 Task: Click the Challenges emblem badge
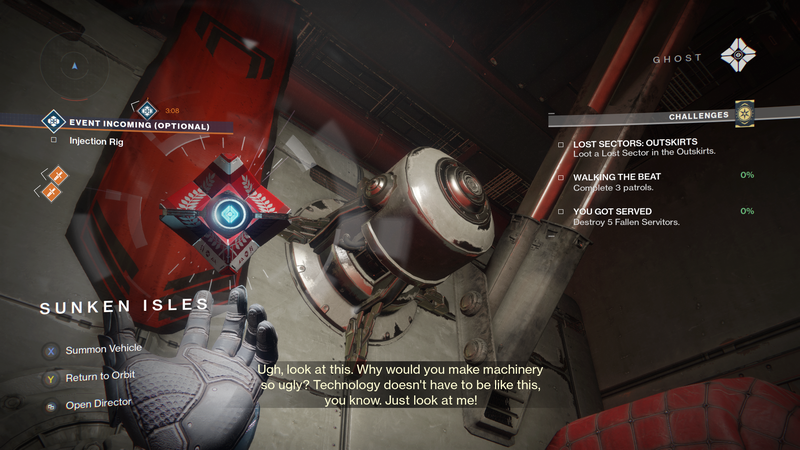point(742,115)
